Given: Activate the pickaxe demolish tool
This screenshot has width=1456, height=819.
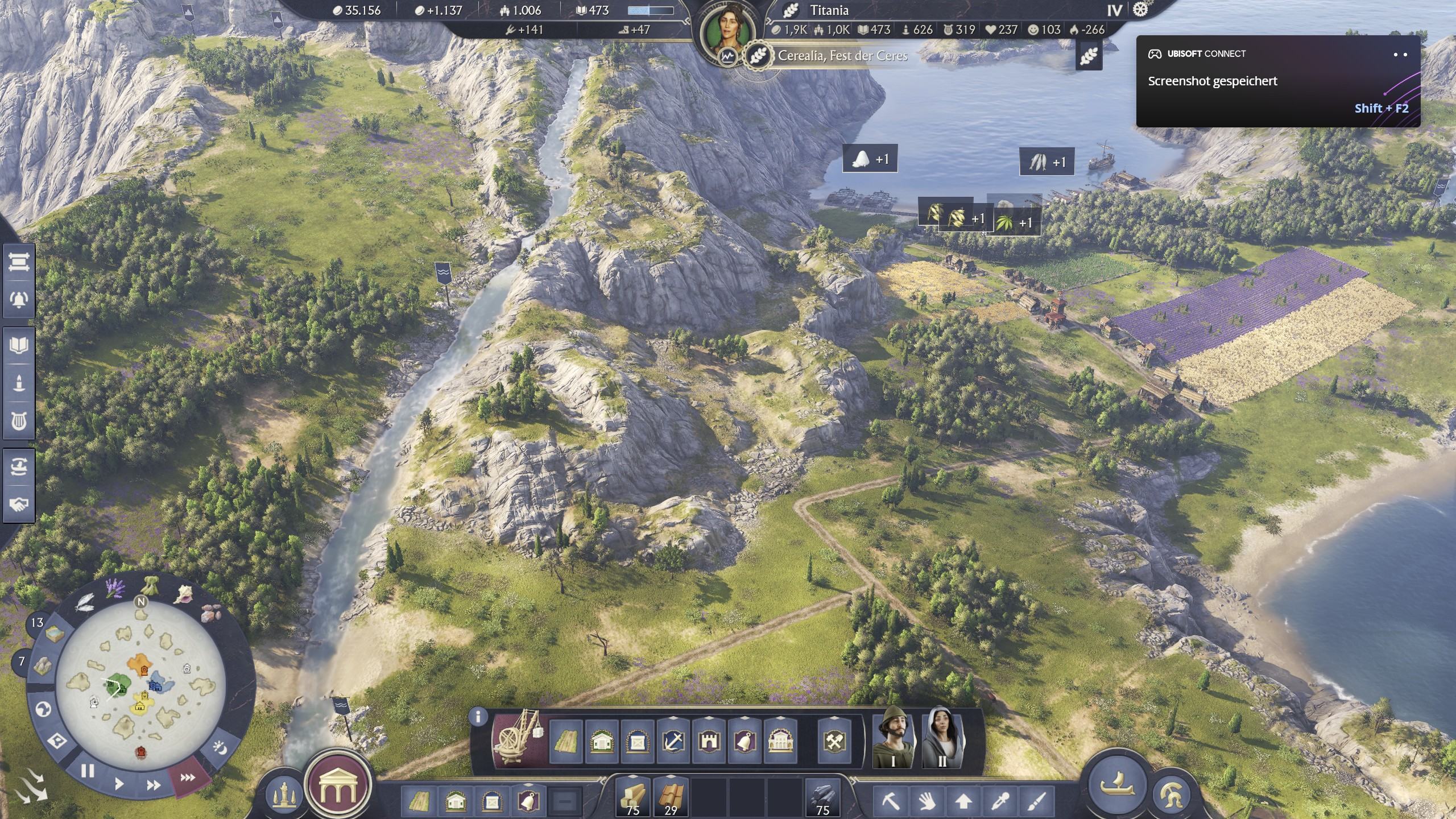Looking at the screenshot, I should tap(890, 802).
